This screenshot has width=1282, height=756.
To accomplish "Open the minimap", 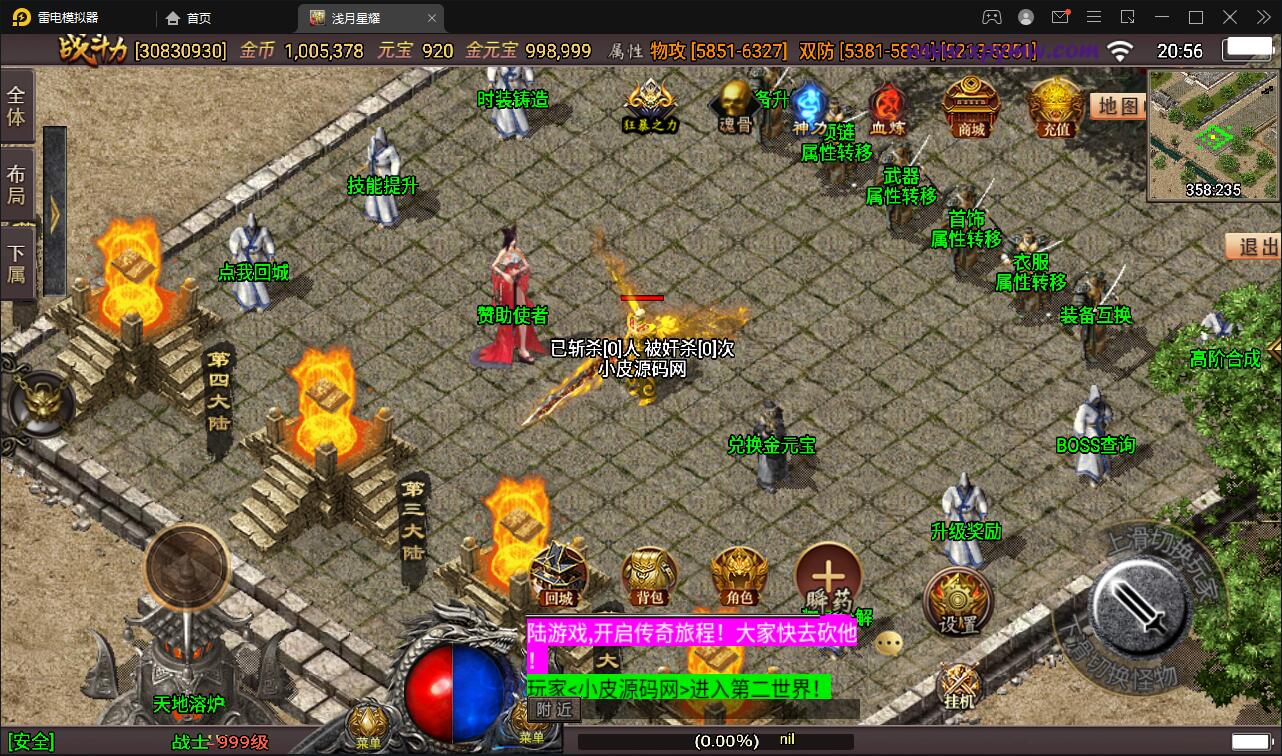I will [1213, 134].
